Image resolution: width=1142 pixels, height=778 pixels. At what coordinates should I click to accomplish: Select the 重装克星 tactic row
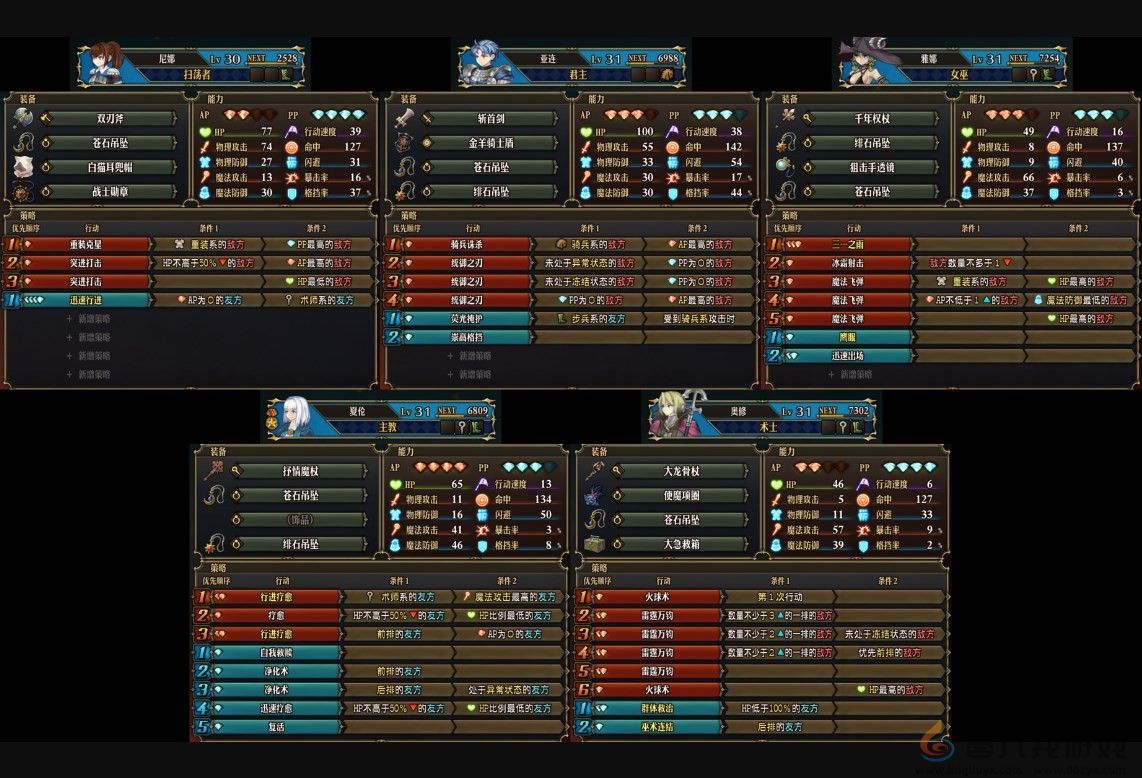point(84,244)
